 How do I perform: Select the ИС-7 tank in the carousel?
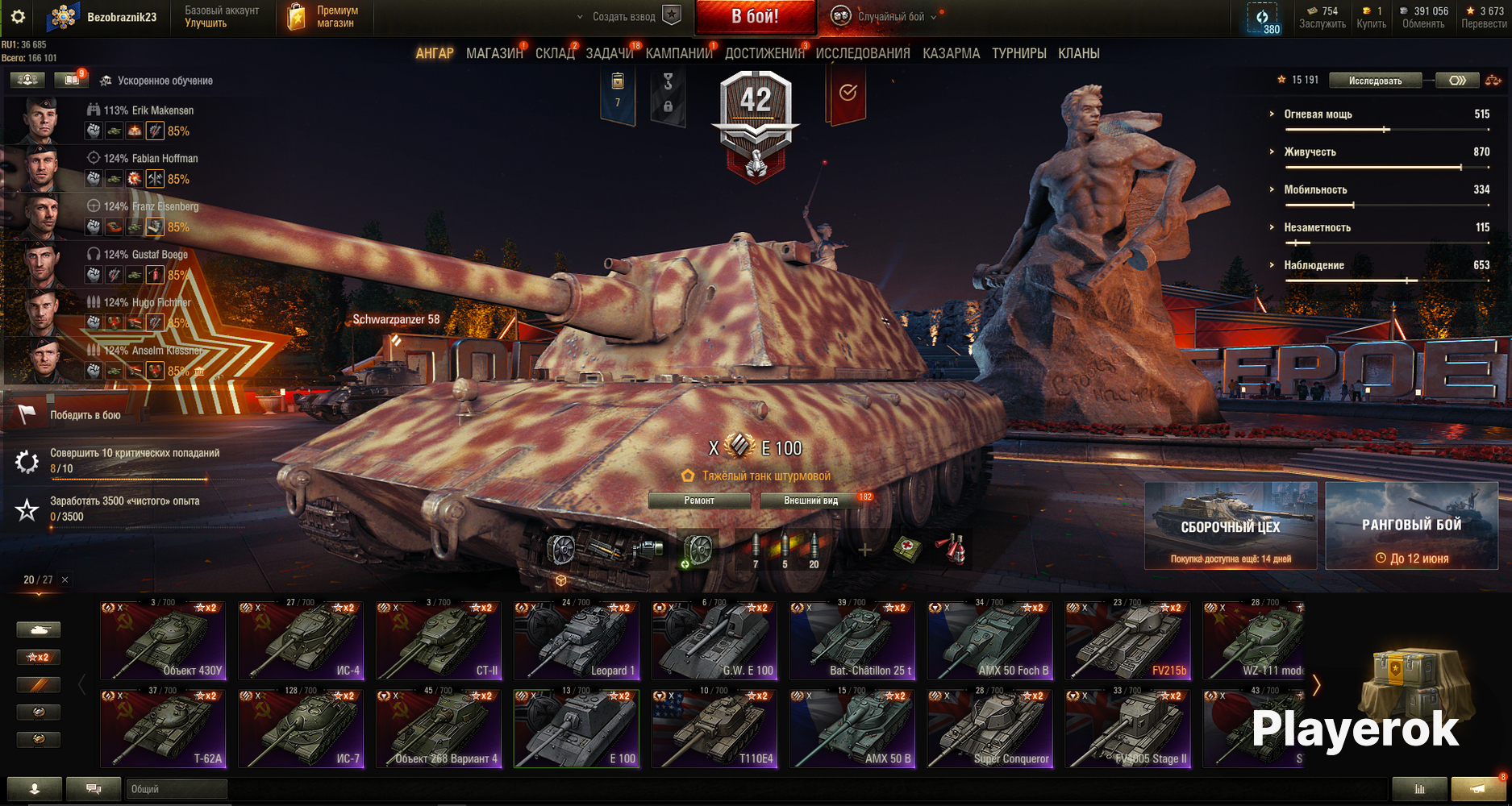pyautogui.click(x=301, y=728)
